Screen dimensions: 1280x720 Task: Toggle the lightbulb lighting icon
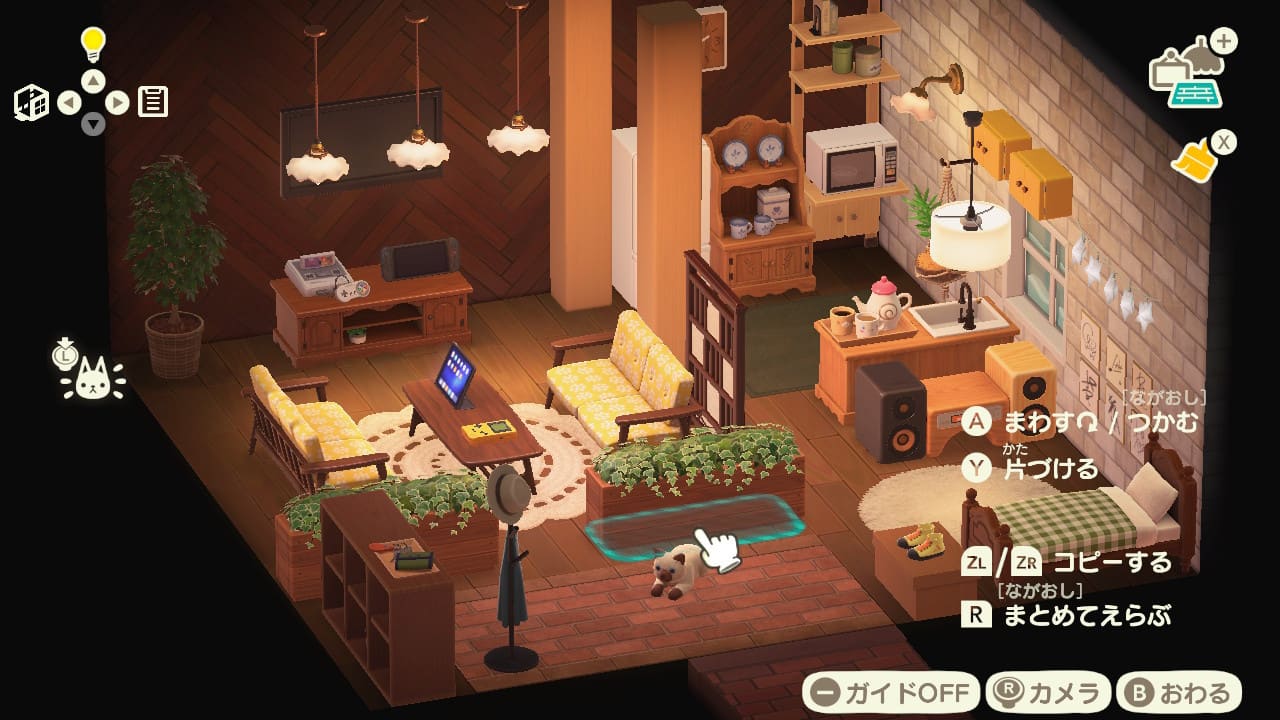(93, 43)
